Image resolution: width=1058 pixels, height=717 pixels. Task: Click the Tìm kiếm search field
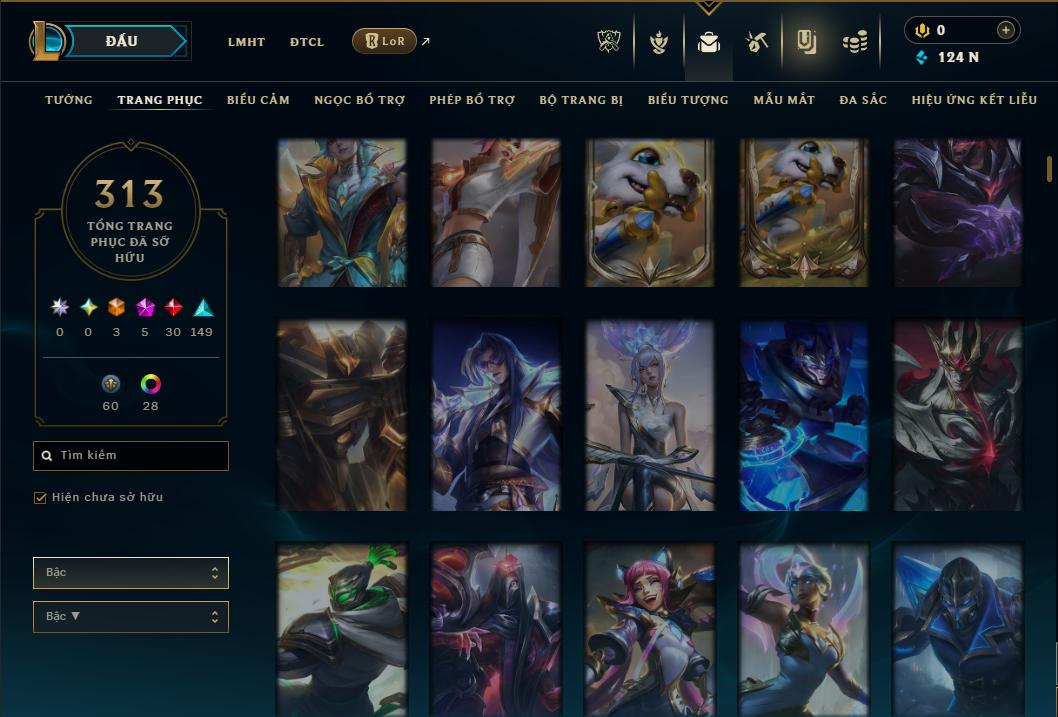[x=131, y=456]
